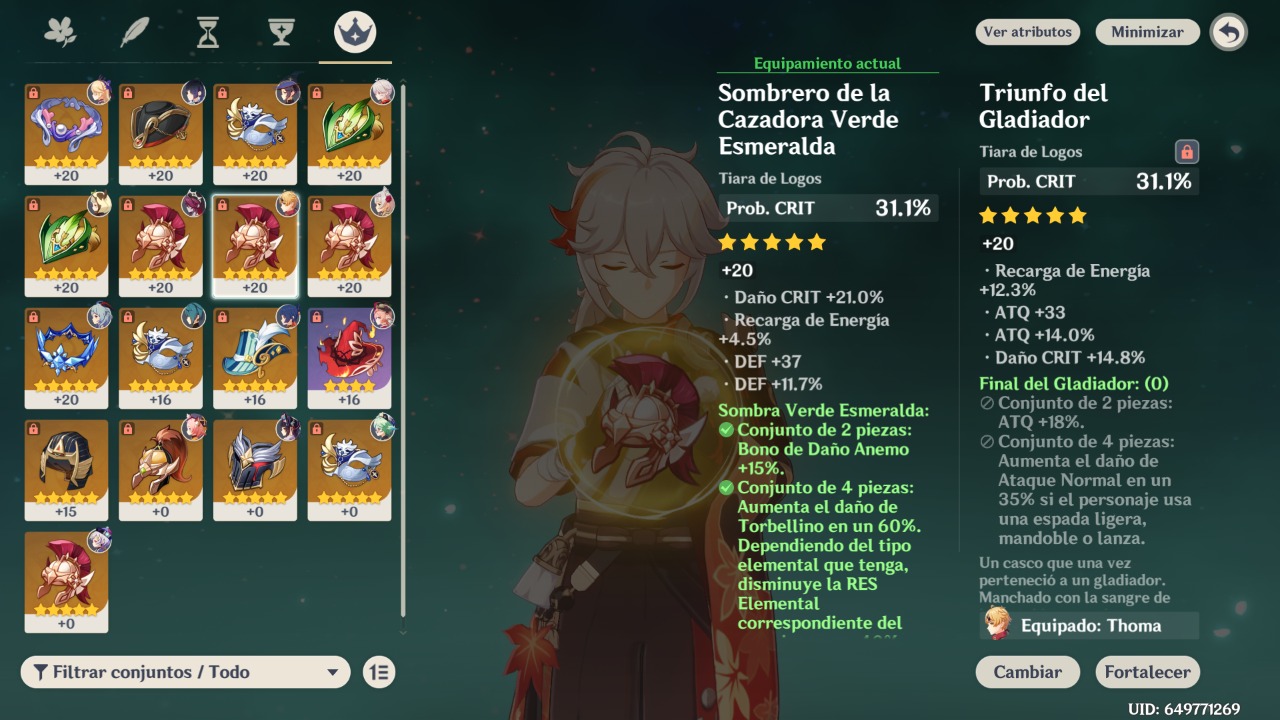Select the Equipamiento actual tab
1280x720 pixels.
pos(827,62)
